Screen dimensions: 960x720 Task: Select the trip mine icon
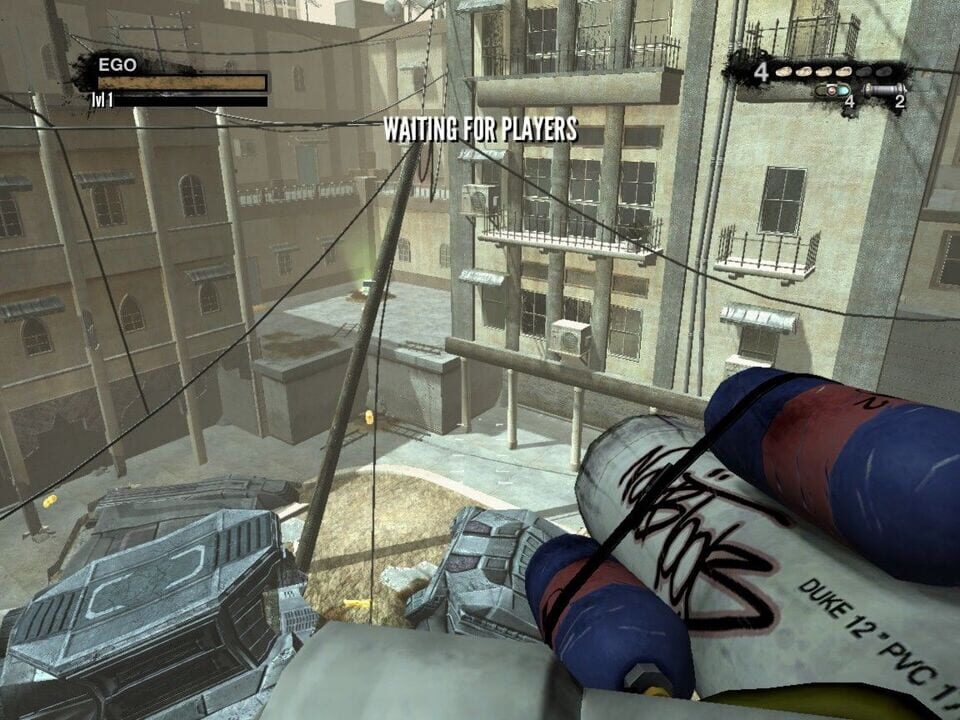[x=832, y=90]
